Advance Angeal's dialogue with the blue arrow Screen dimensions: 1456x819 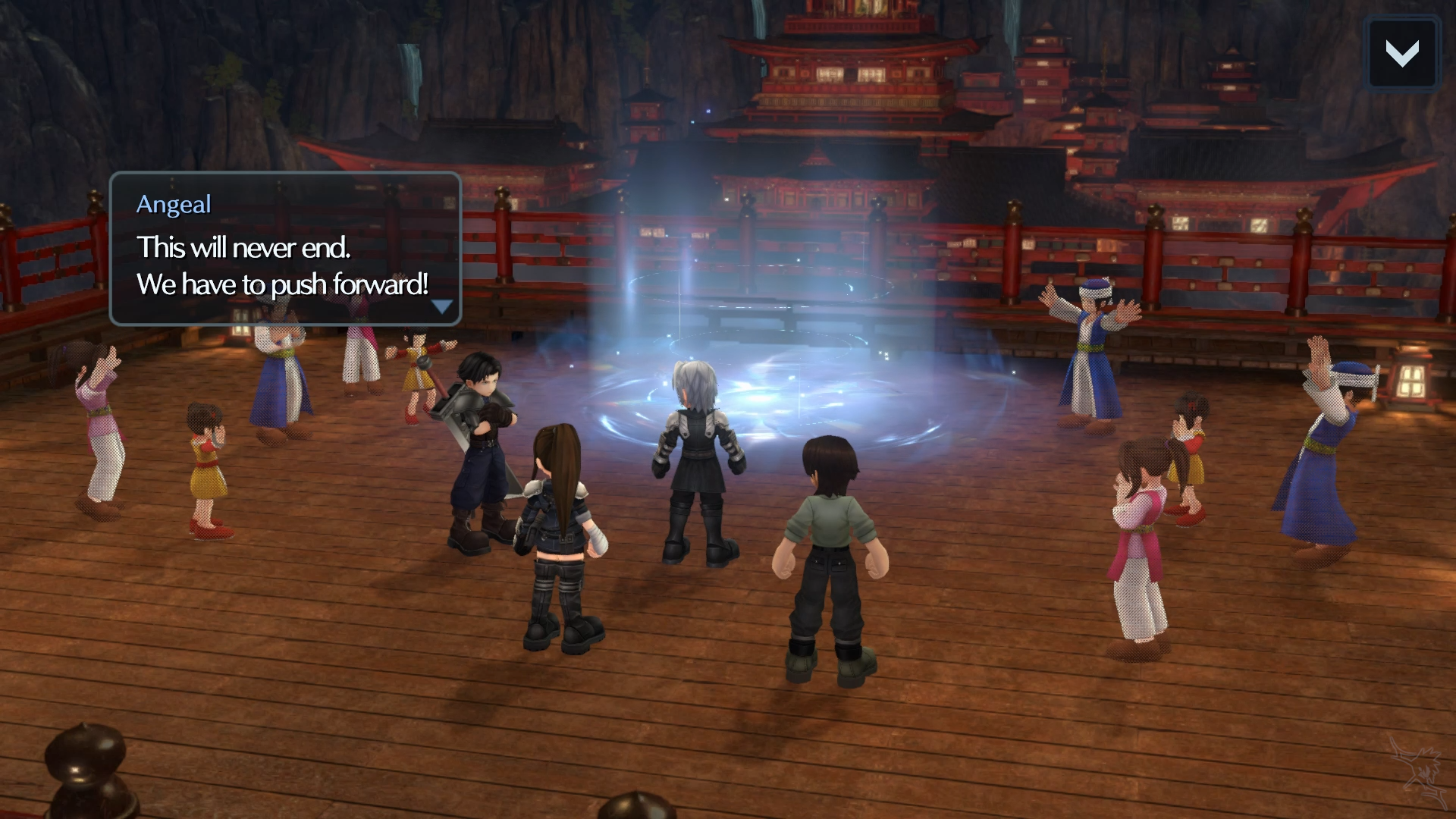point(441,306)
